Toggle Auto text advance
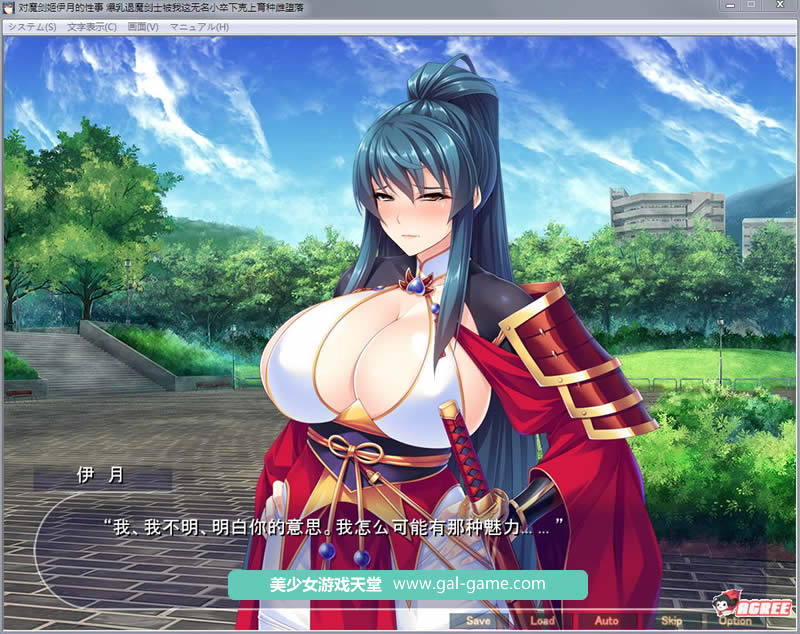 coord(606,621)
